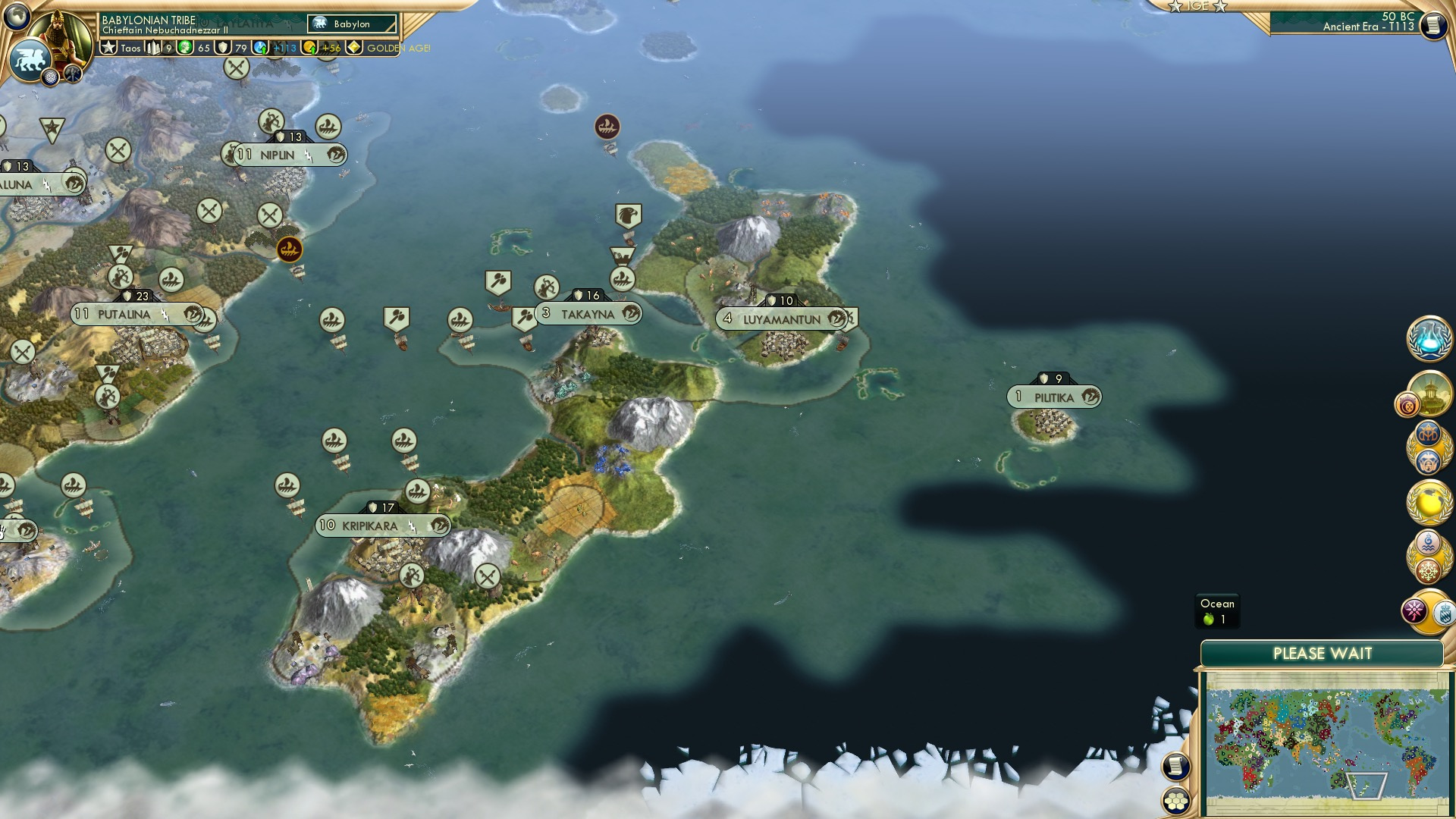Click the Please Wait turn button
This screenshot has height=819, width=1456.
point(1322,654)
